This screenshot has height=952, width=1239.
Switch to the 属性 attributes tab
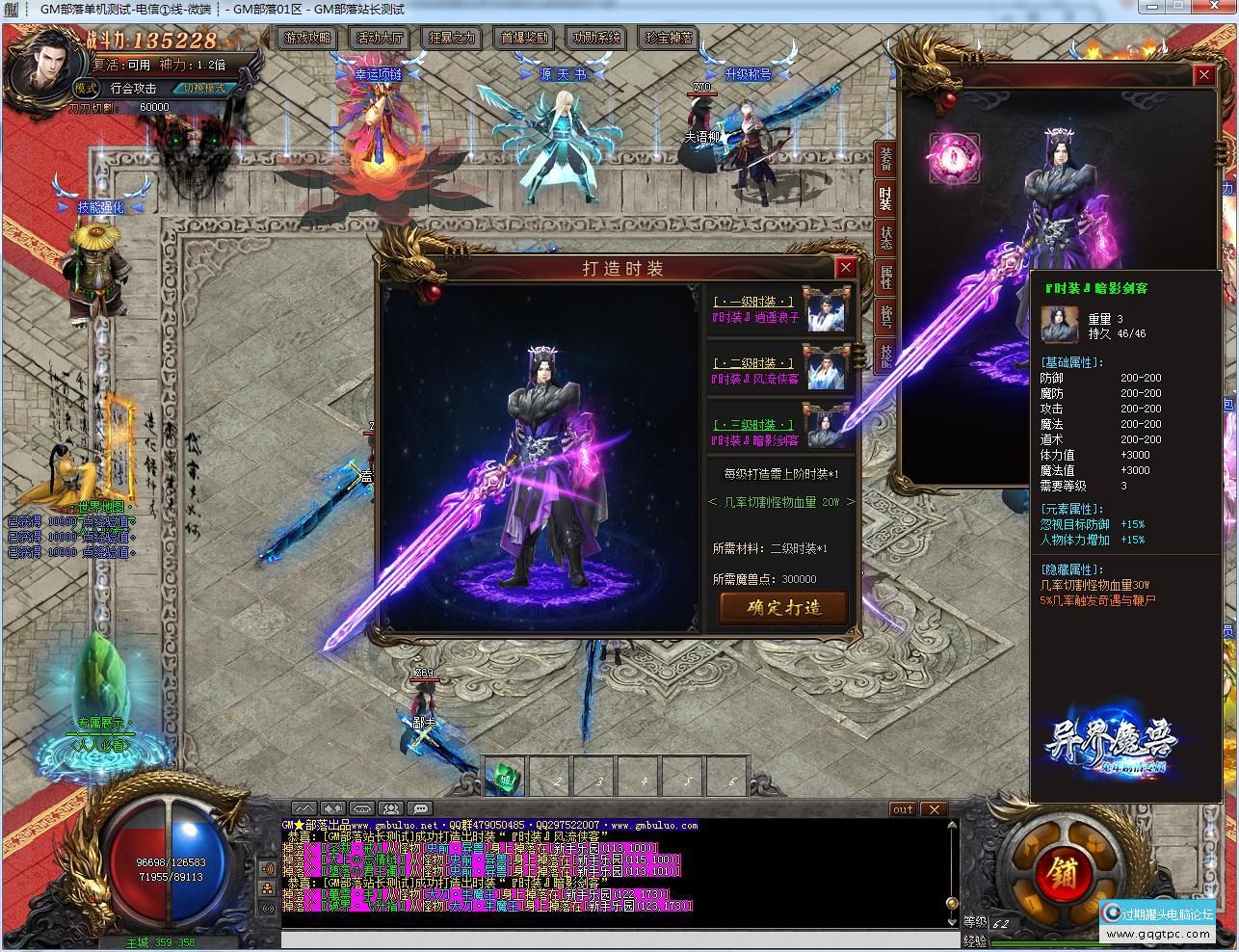click(885, 278)
